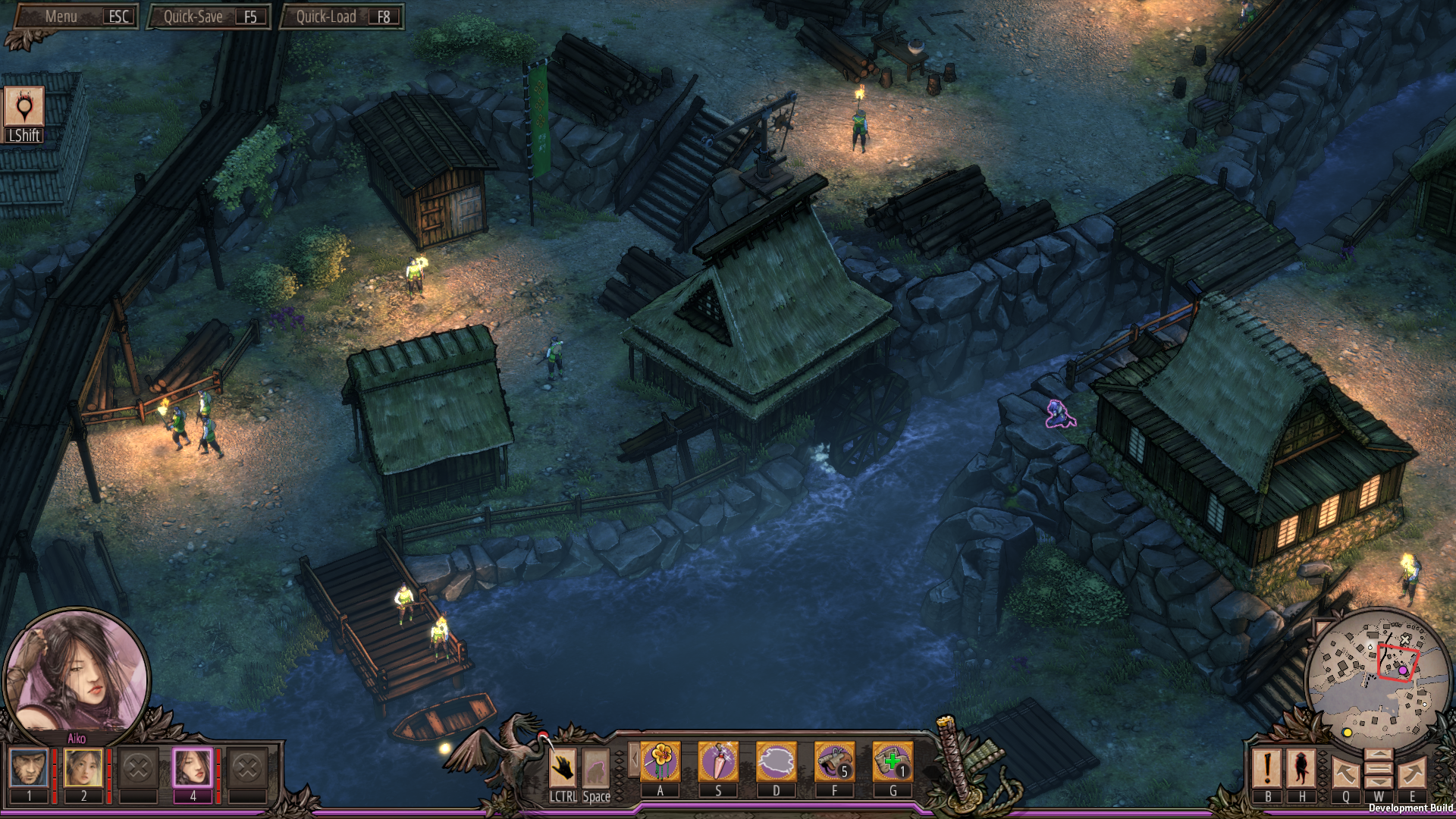Collapse the ability bar arrow tab
The height and width of the screenshot is (819, 1456).
[x=634, y=759]
